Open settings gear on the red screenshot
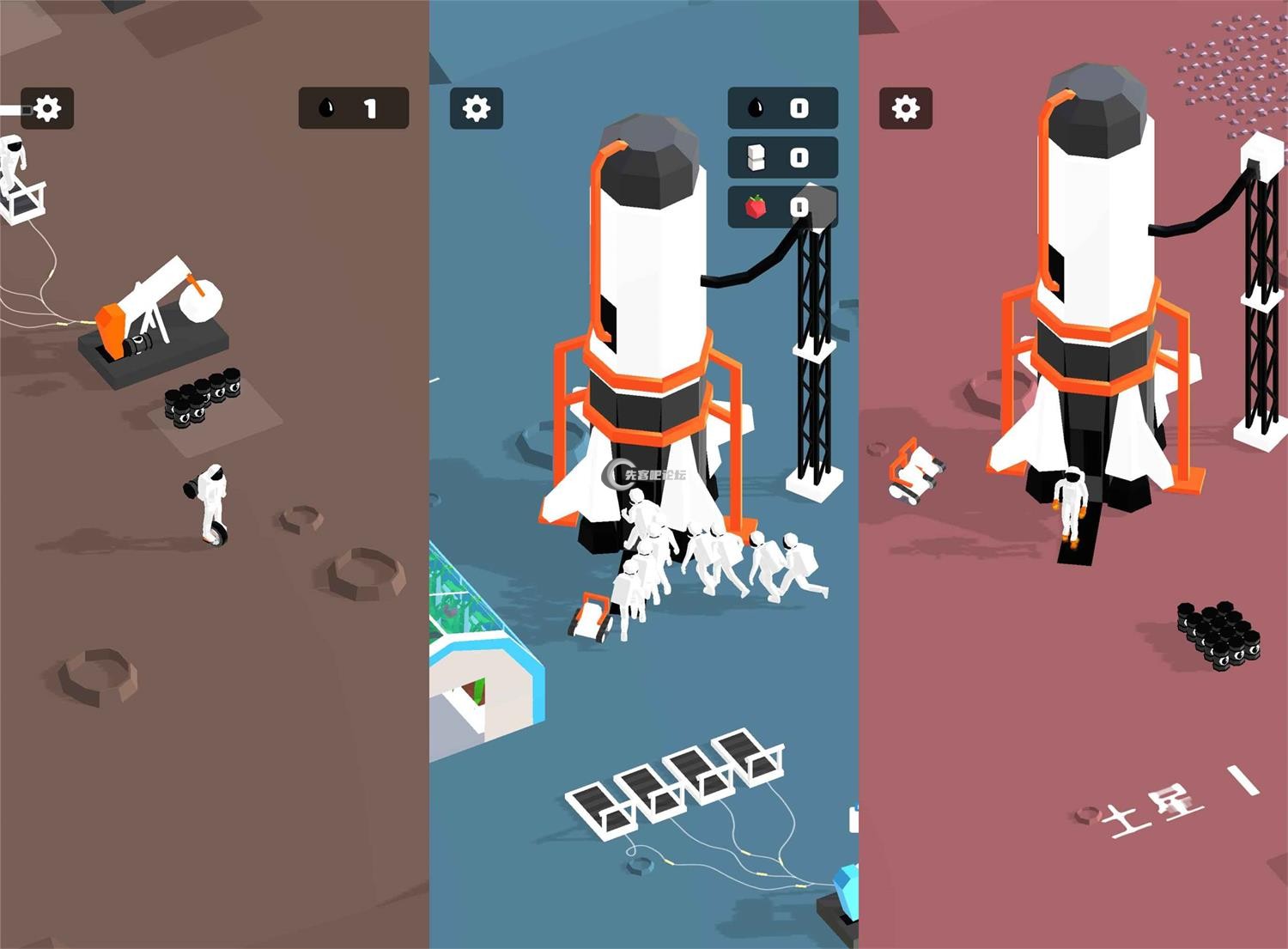The width and height of the screenshot is (1288, 949). click(906, 108)
